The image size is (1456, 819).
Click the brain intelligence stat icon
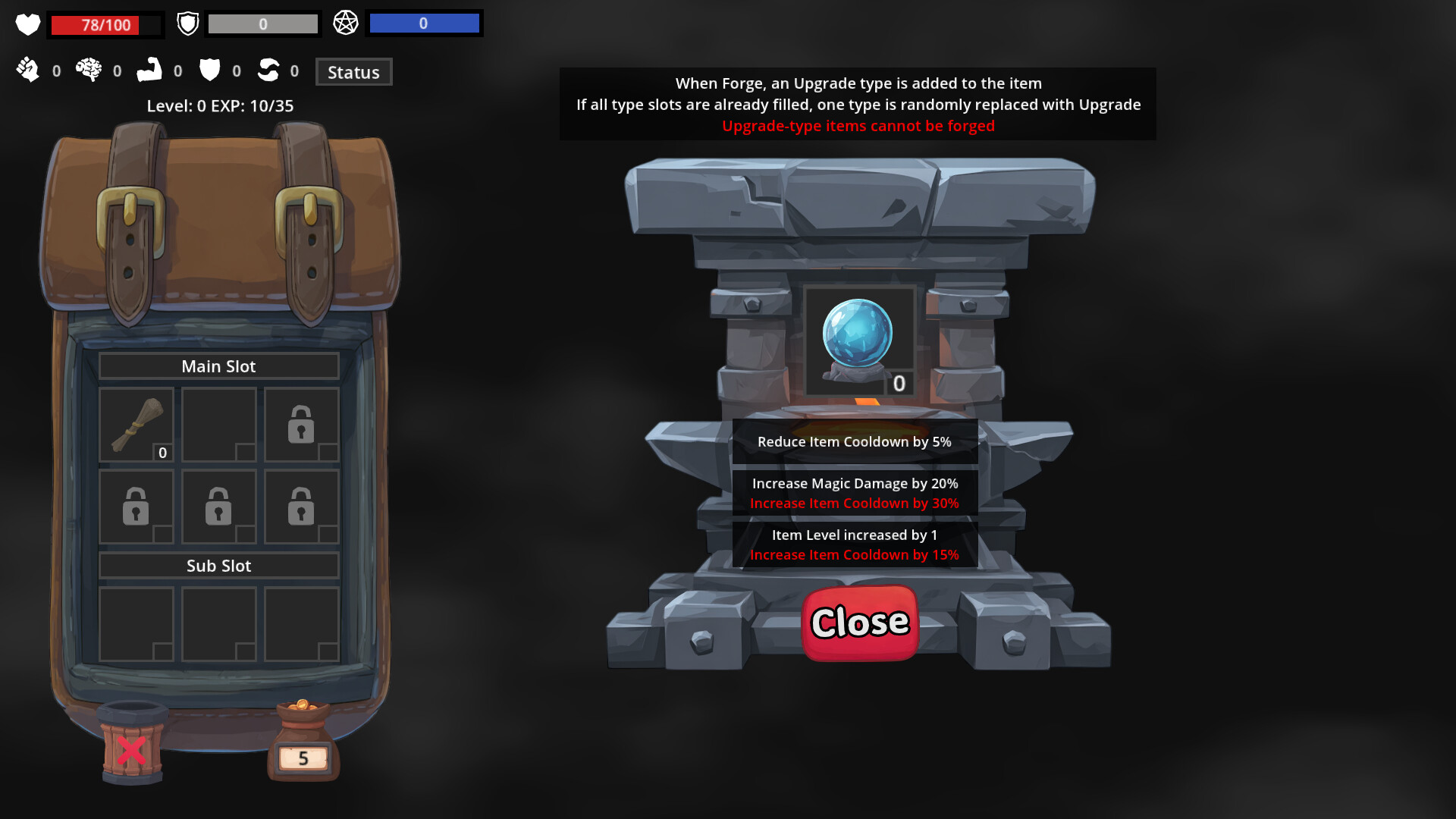point(89,71)
